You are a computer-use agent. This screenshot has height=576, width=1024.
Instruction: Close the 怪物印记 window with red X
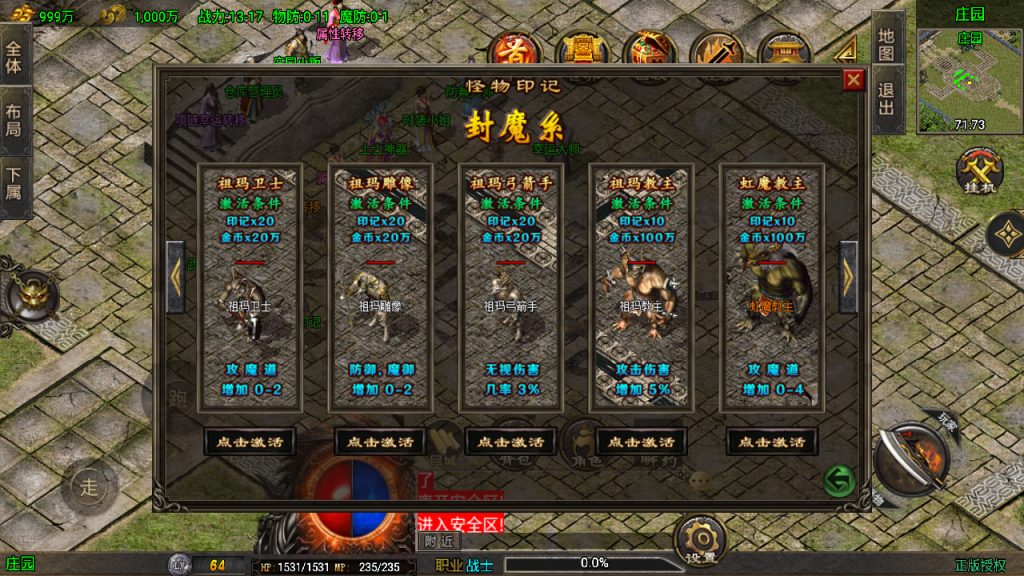coord(853,80)
